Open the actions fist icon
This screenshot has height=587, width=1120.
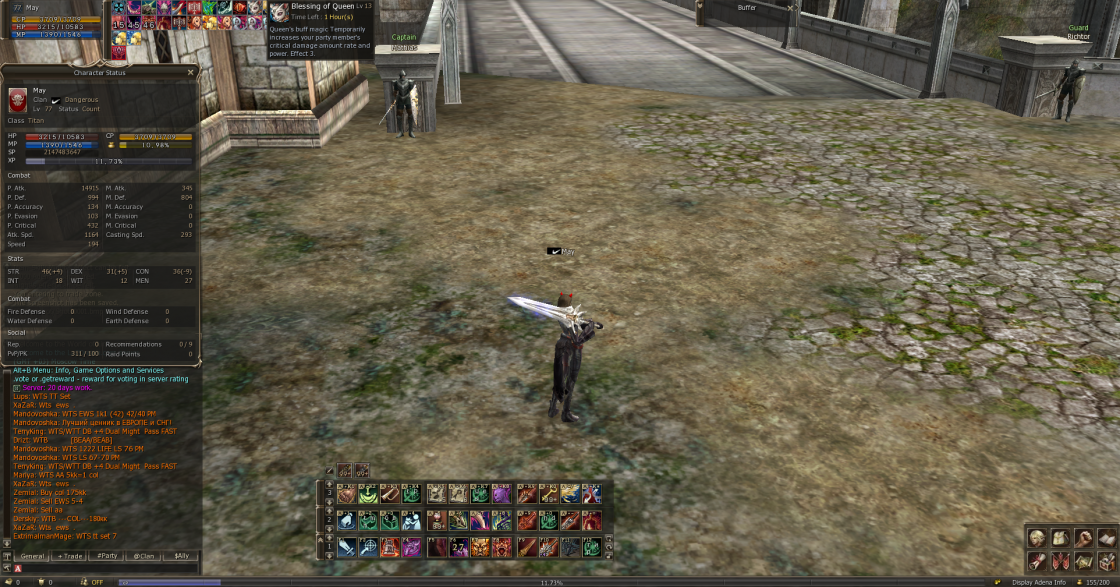(1083, 538)
